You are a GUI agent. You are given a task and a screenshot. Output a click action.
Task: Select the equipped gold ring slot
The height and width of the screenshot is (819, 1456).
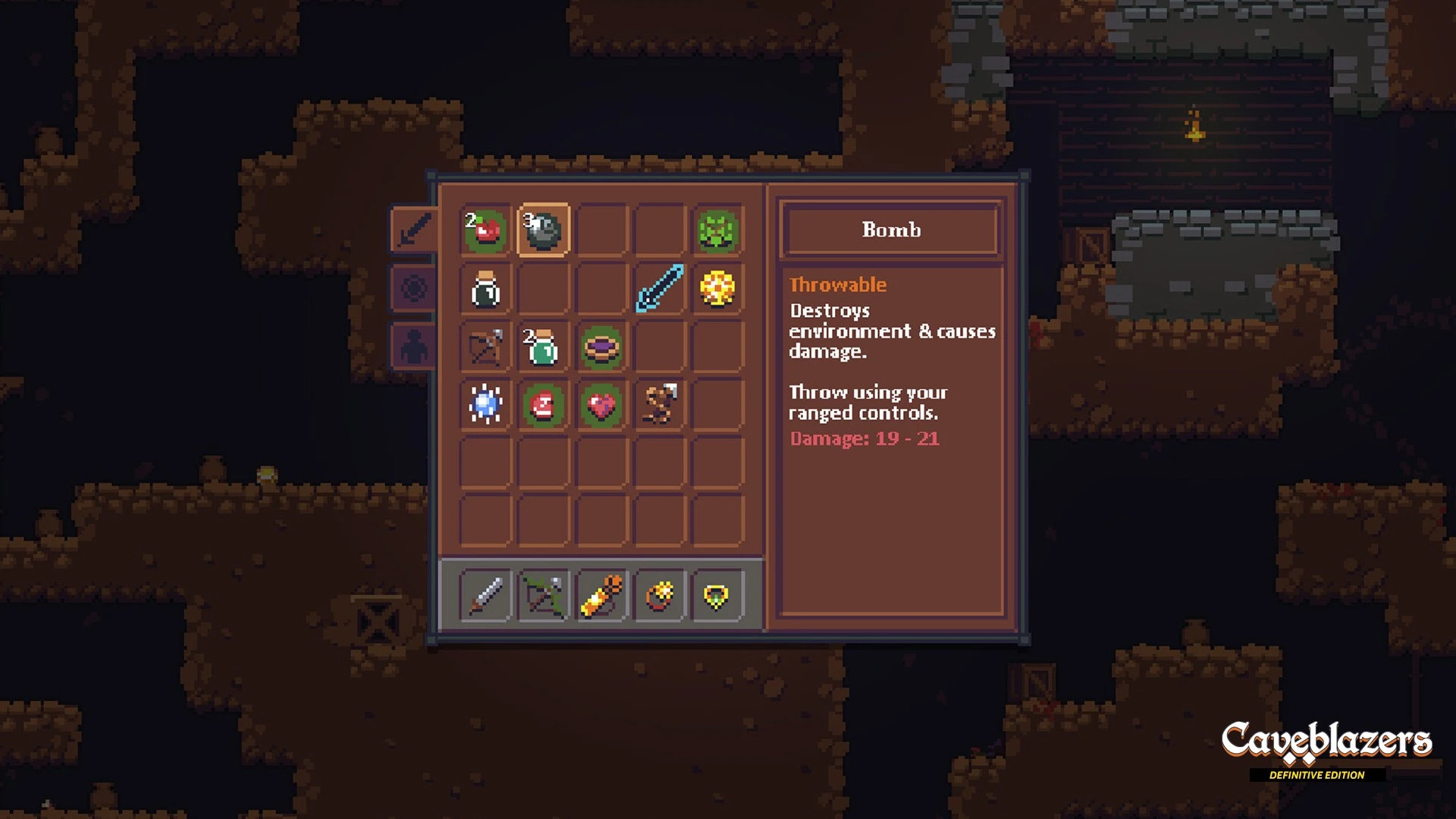(x=659, y=595)
